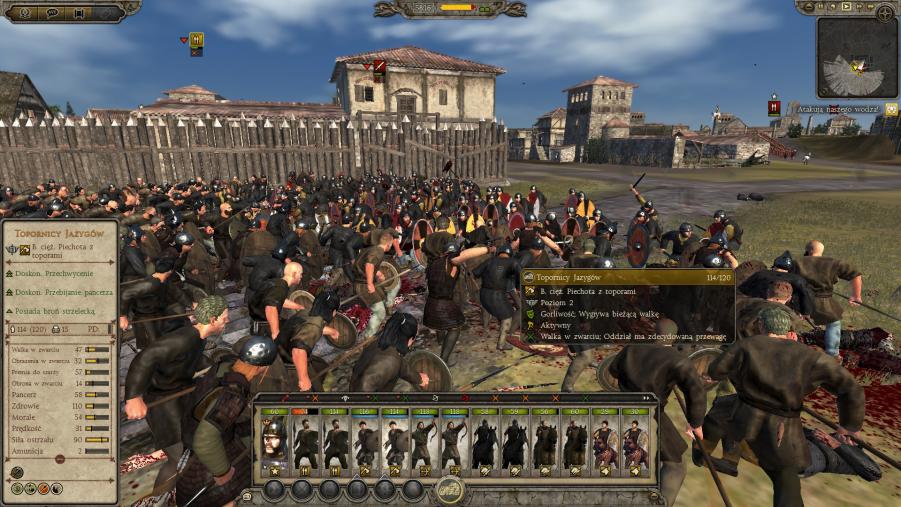Image resolution: width=901 pixels, height=507 pixels.
Task: Open the chat speech bubble button
Action: [x=52, y=12]
